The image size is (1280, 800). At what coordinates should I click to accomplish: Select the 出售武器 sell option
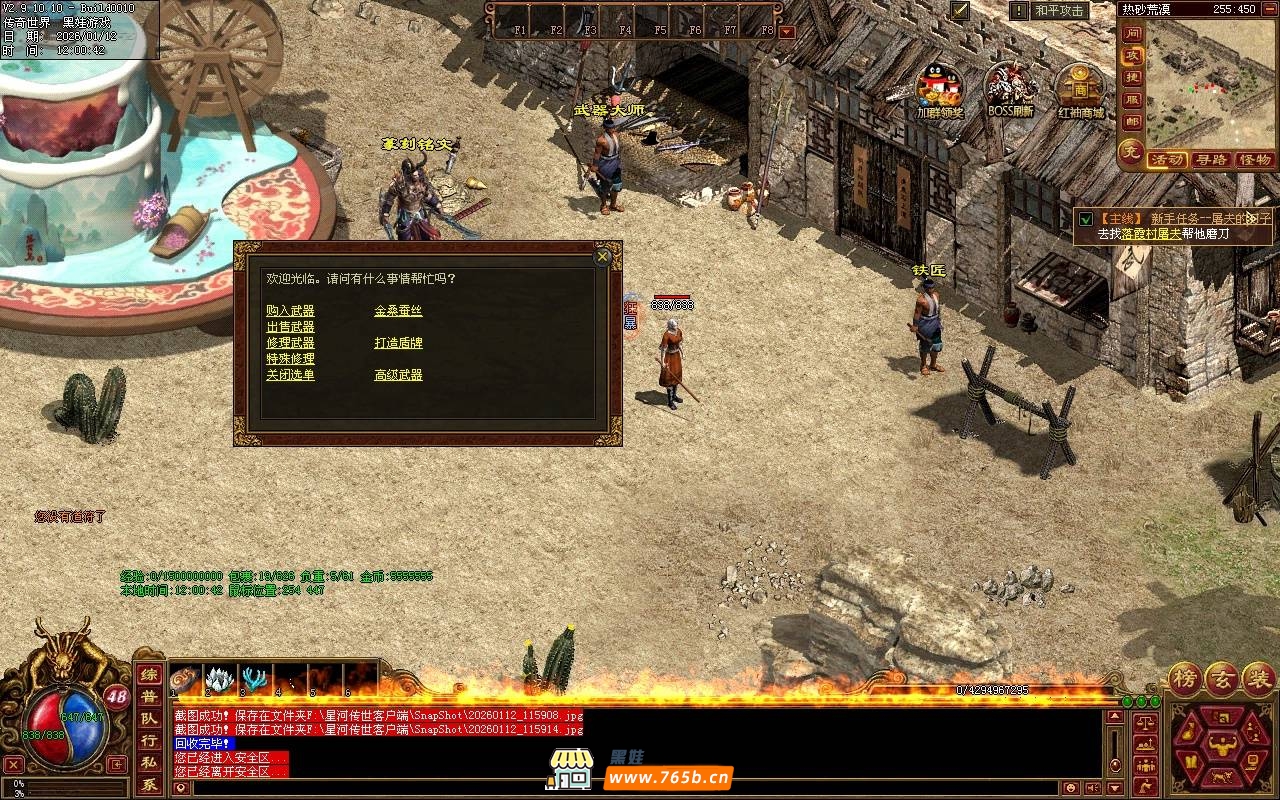tap(290, 327)
